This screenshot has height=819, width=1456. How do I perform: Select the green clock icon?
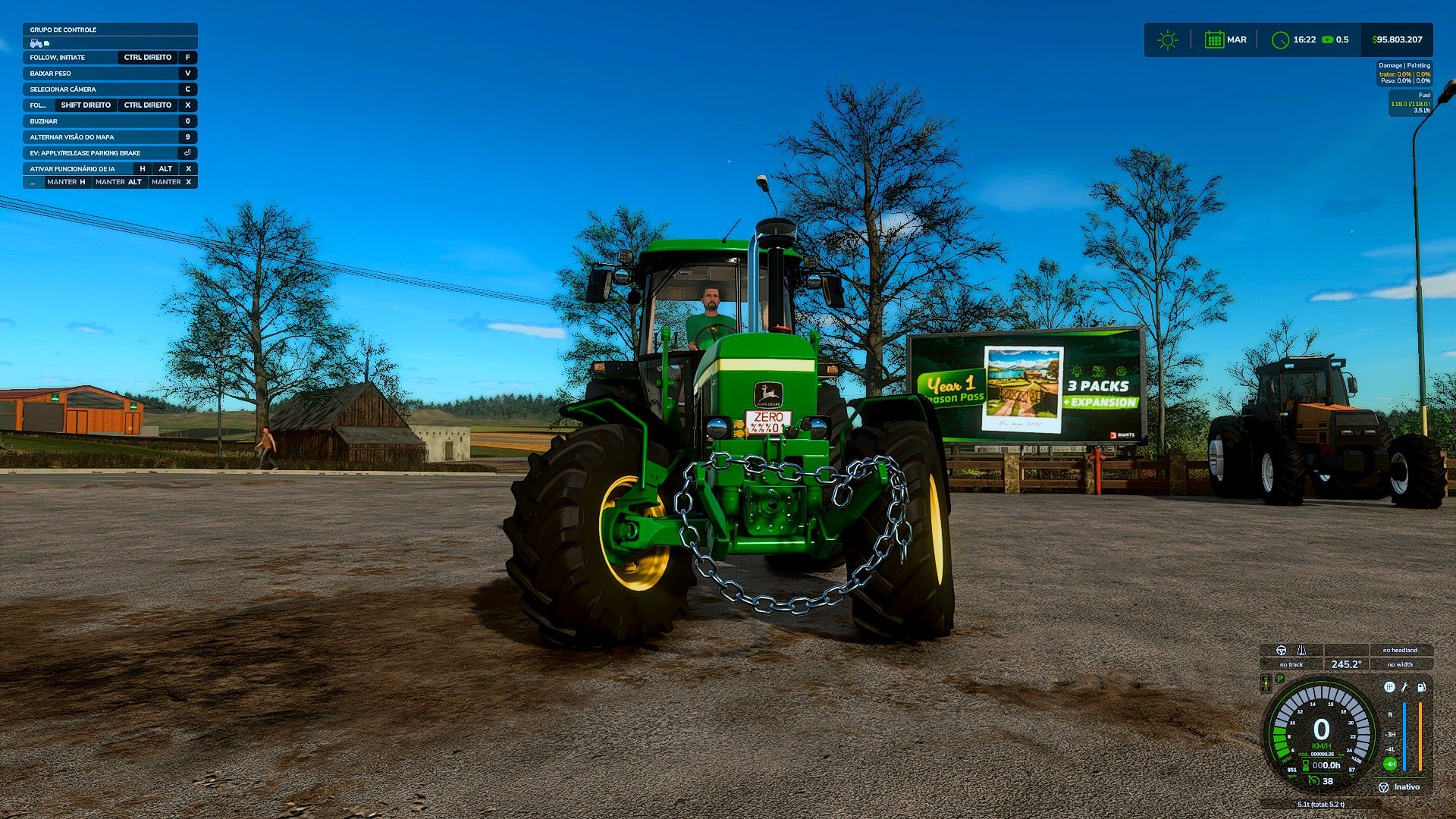pos(1280,40)
